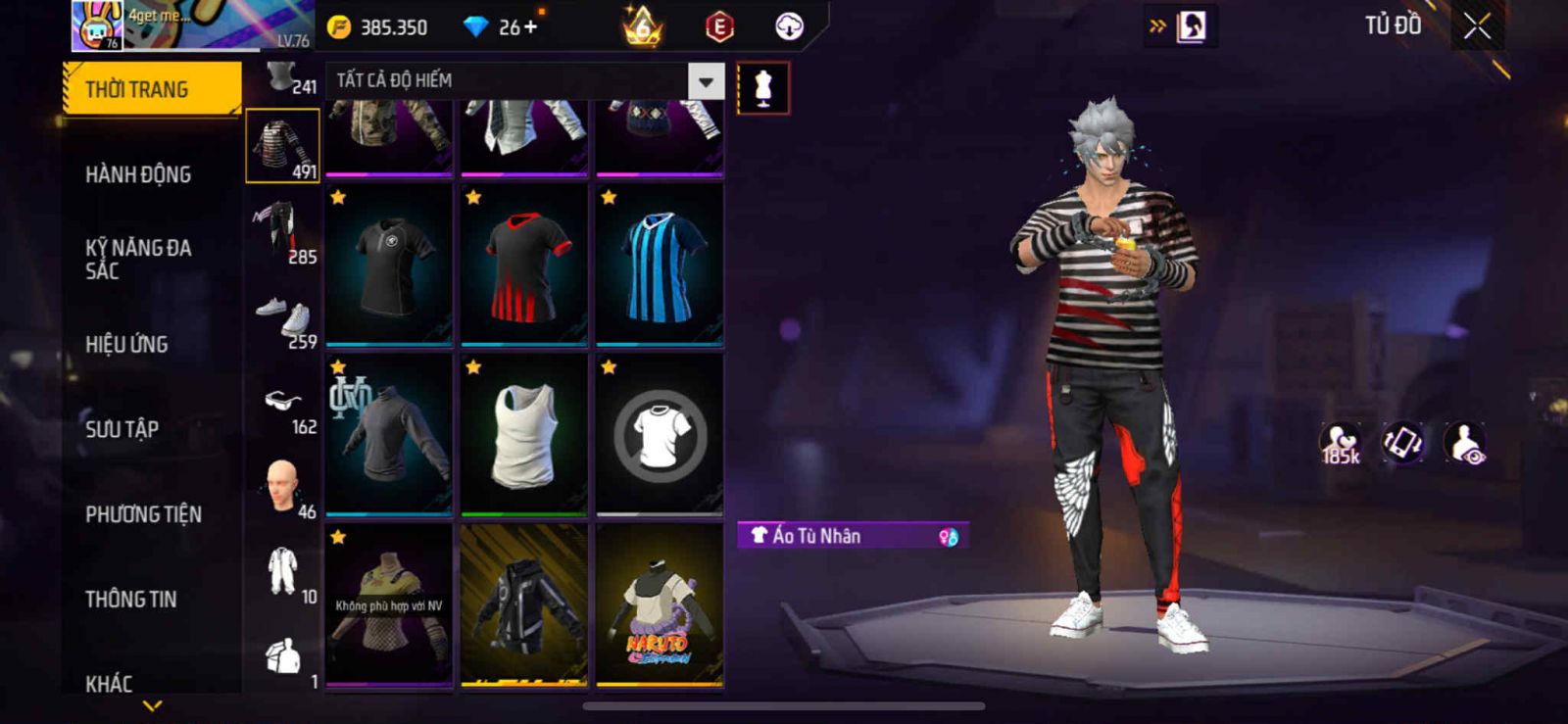Open the sunglasses accessory subcategory
The height and width of the screenshot is (724, 1568).
282,403
